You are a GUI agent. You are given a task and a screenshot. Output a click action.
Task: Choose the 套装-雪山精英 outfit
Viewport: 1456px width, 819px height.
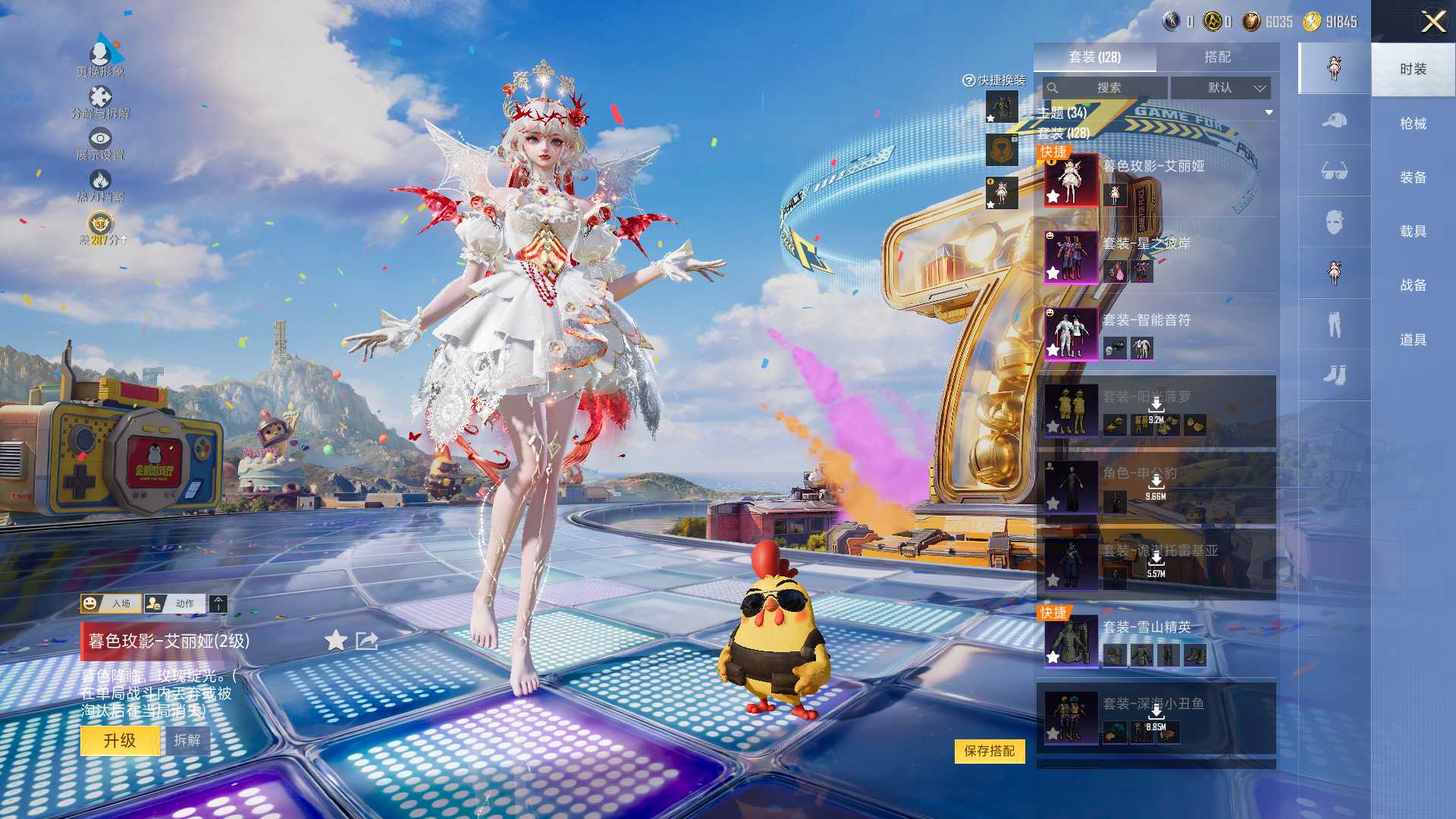(x=1156, y=641)
